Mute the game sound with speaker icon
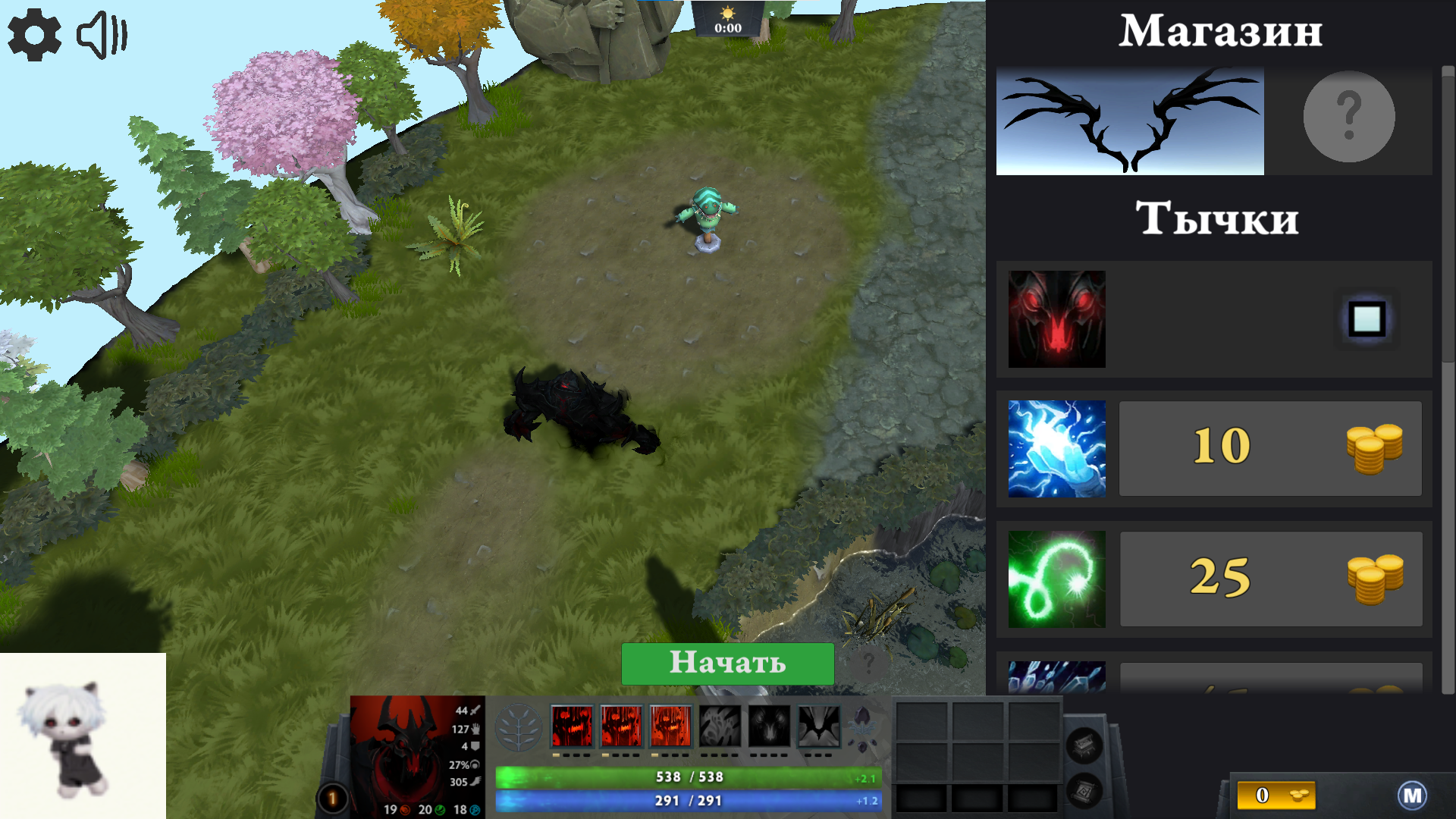The height and width of the screenshot is (819, 1456). tap(102, 34)
